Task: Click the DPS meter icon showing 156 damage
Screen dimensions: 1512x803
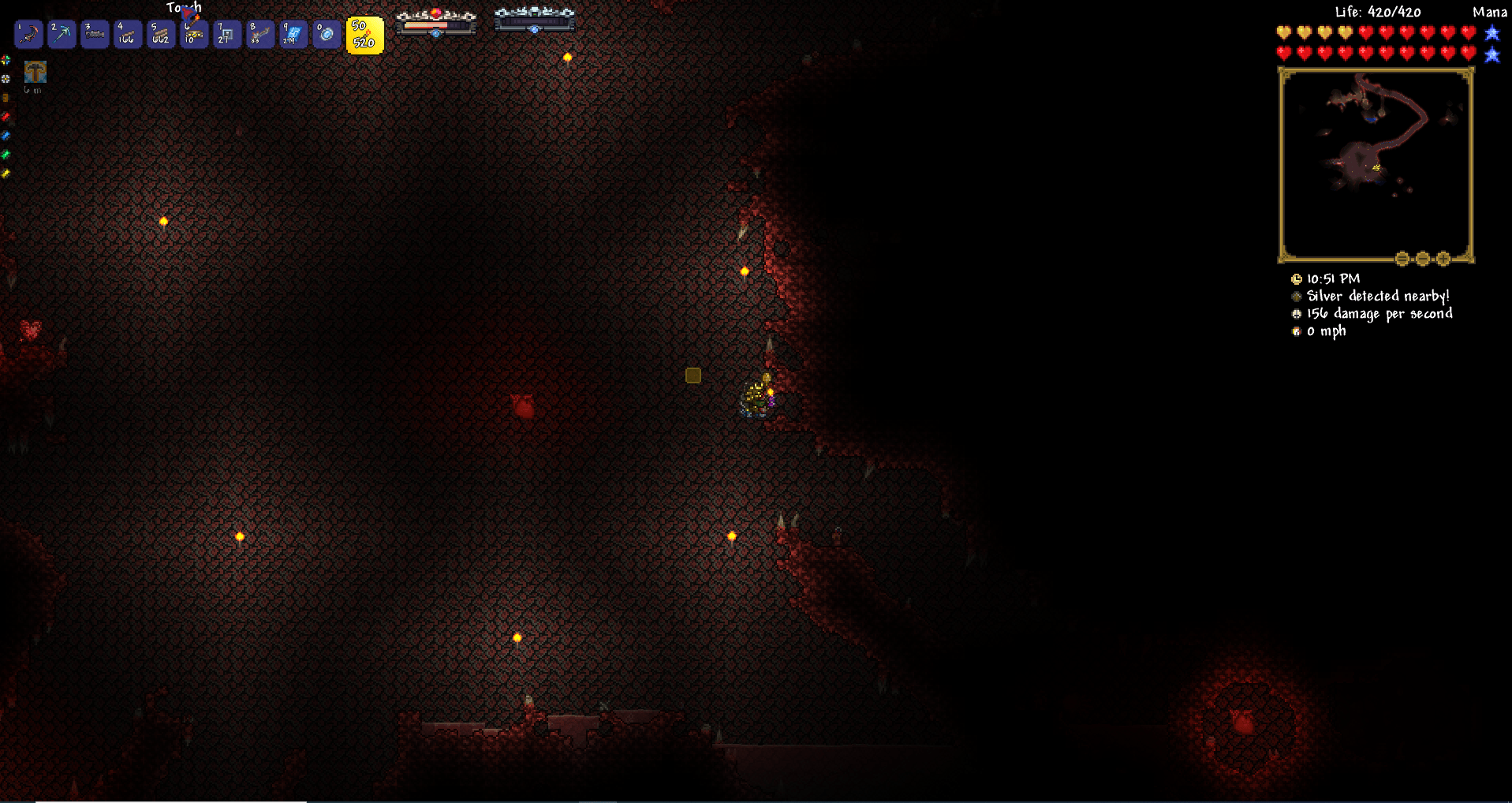Action: pos(1296,313)
